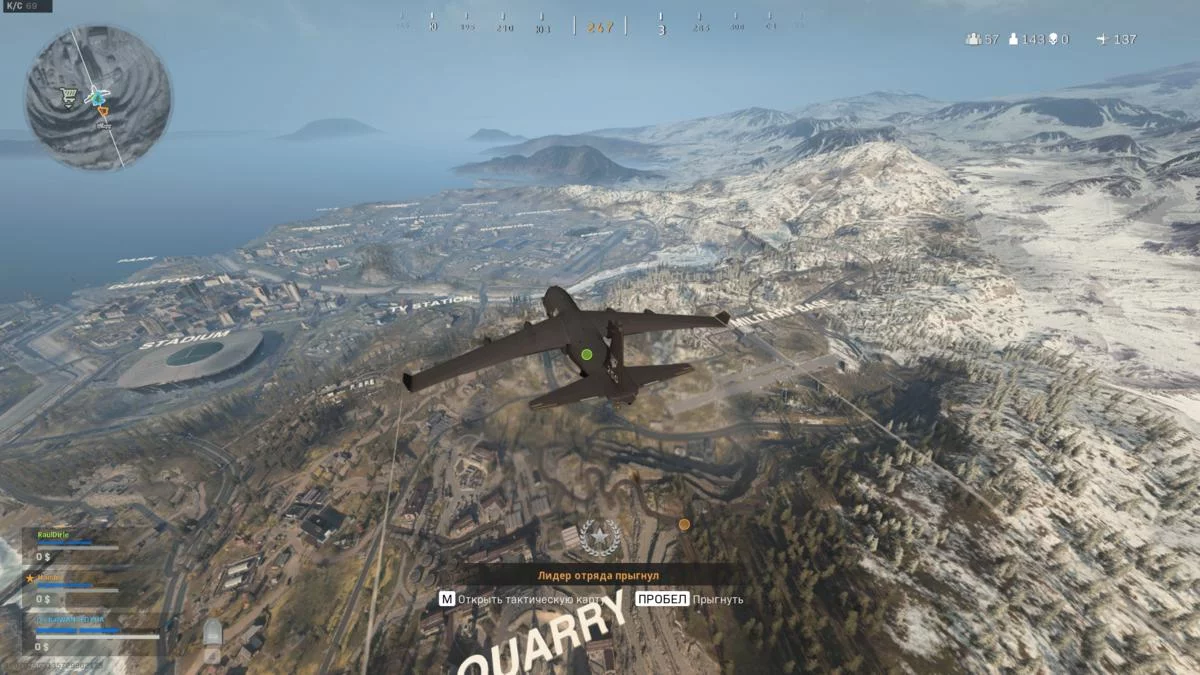Select the Buy Station shopping cart marker
Screen dimensions: 1200x675
68,96
